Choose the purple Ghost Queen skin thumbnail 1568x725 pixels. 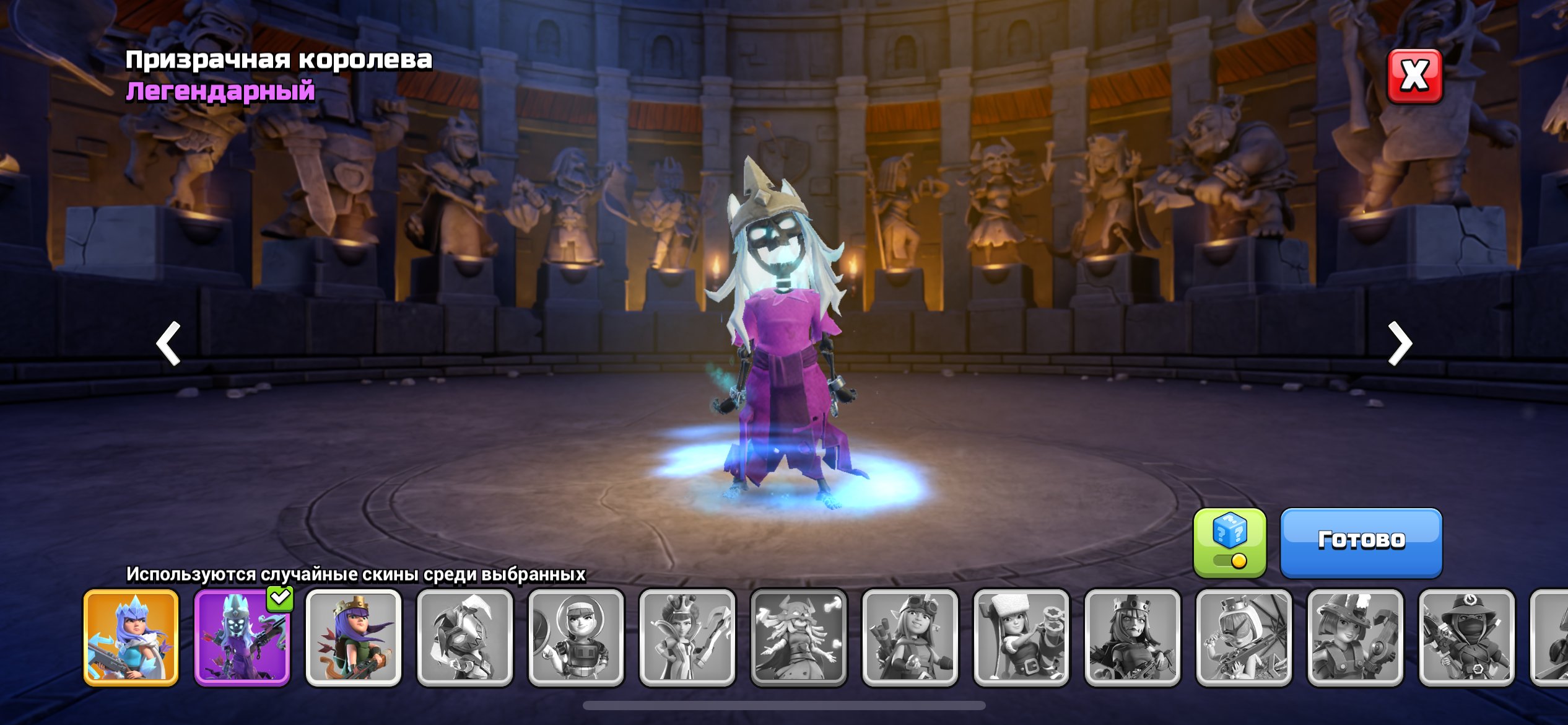pos(242,638)
